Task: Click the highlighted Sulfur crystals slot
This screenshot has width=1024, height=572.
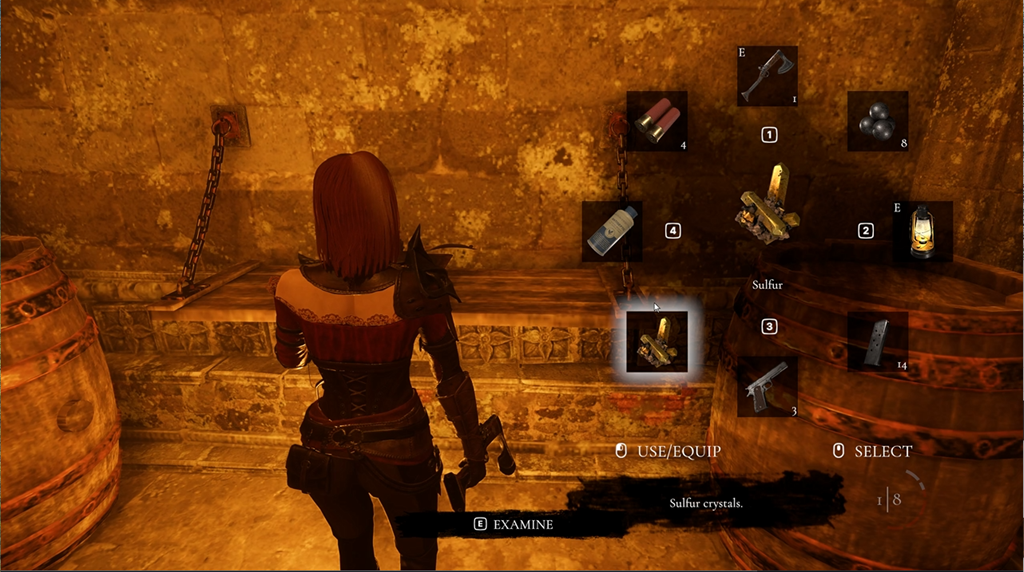Action: (x=657, y=341)
